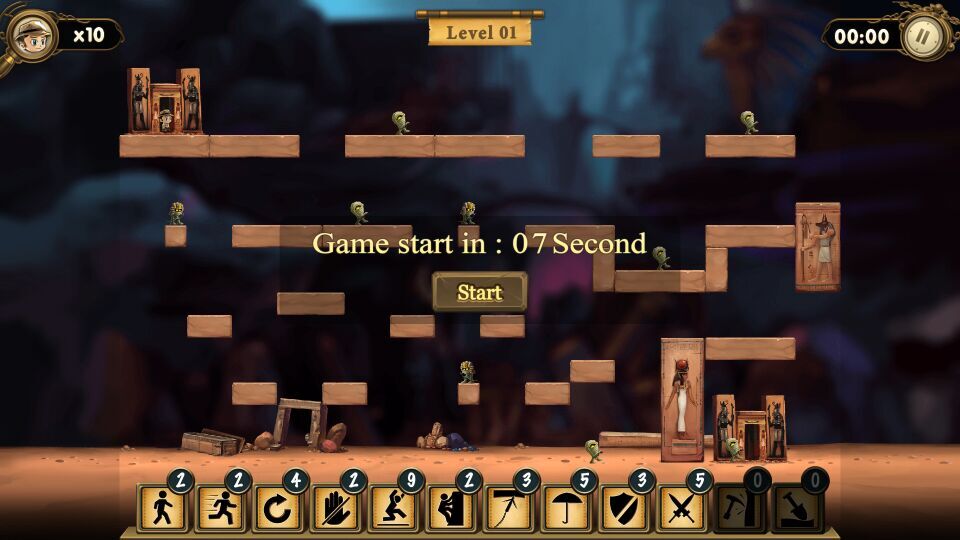Select the blocker hand skill
The width and height of the screenshot is (960, 540).
[x=335, y=509]
